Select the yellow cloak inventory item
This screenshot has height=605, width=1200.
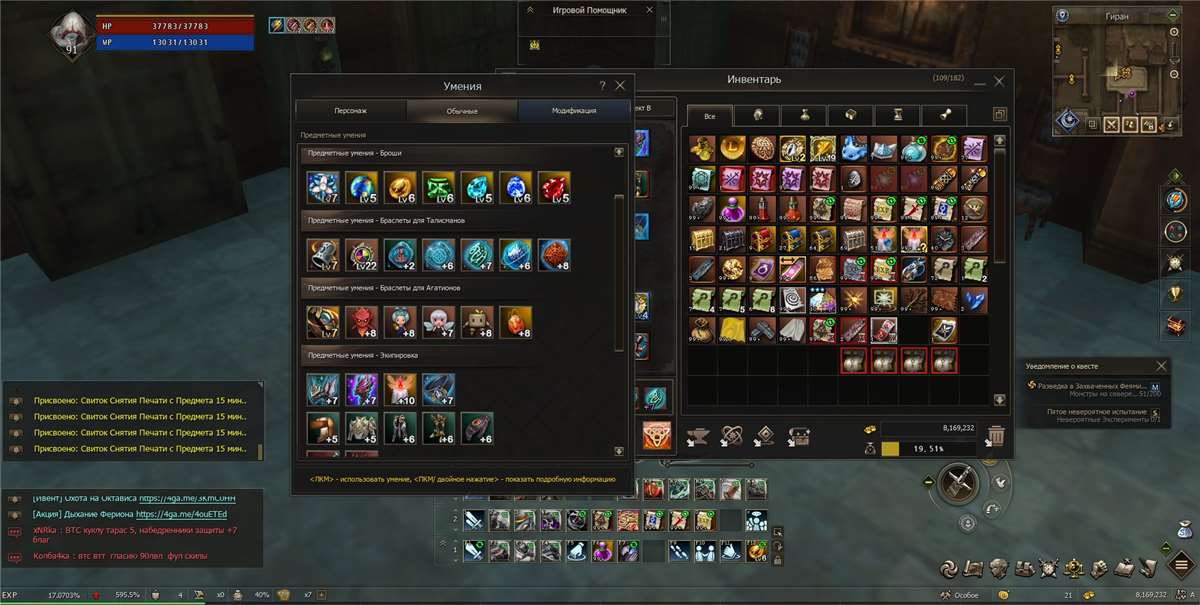click(732, 329)
